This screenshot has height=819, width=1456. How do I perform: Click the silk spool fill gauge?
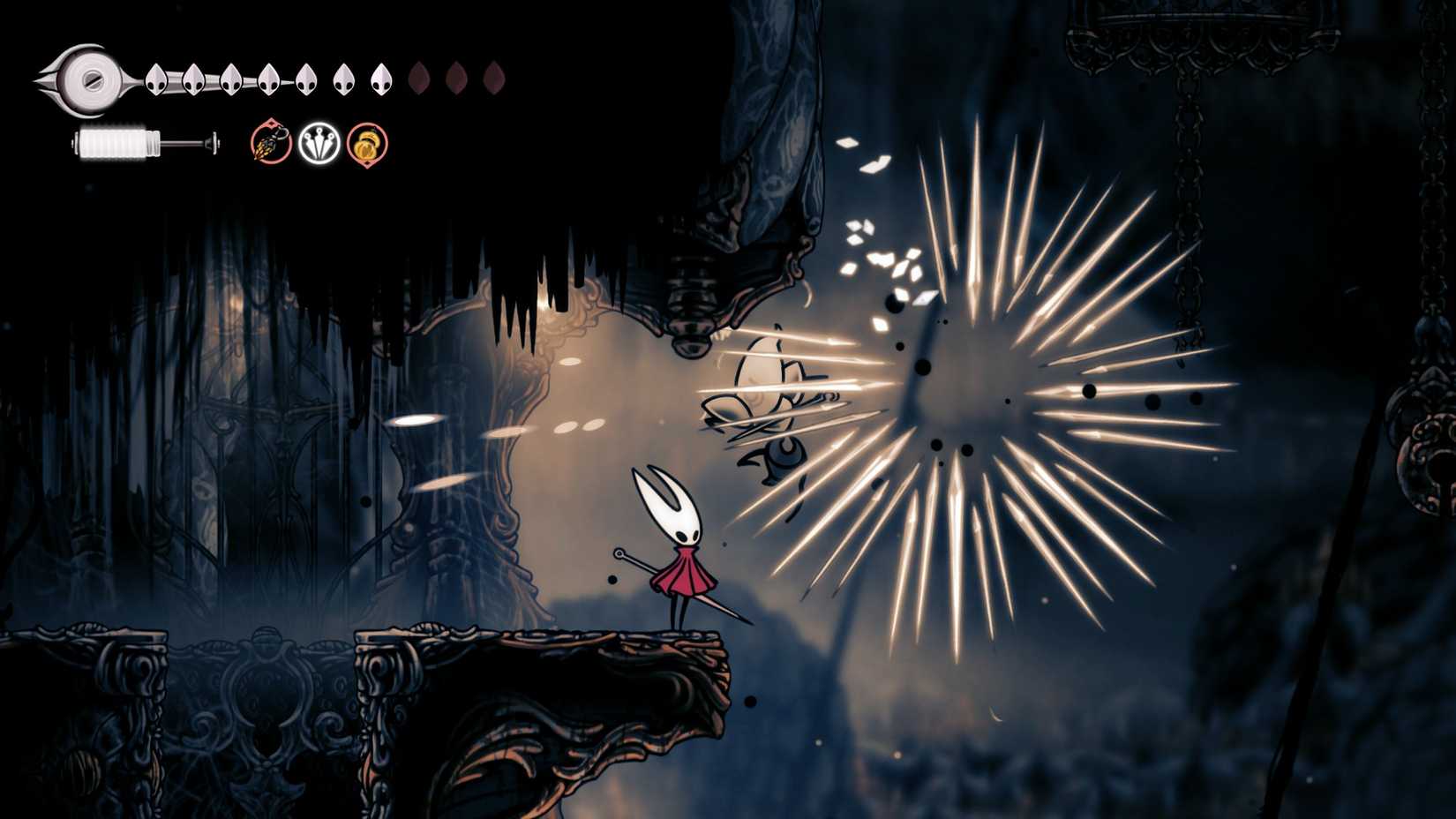(x=119, y=143)
